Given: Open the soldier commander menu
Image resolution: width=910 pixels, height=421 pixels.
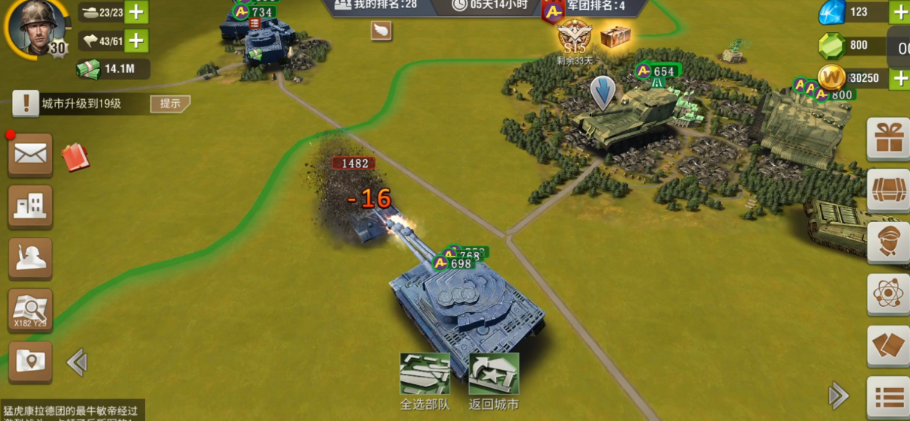Looking at the screenshot, I should click(x=30, y=259).
